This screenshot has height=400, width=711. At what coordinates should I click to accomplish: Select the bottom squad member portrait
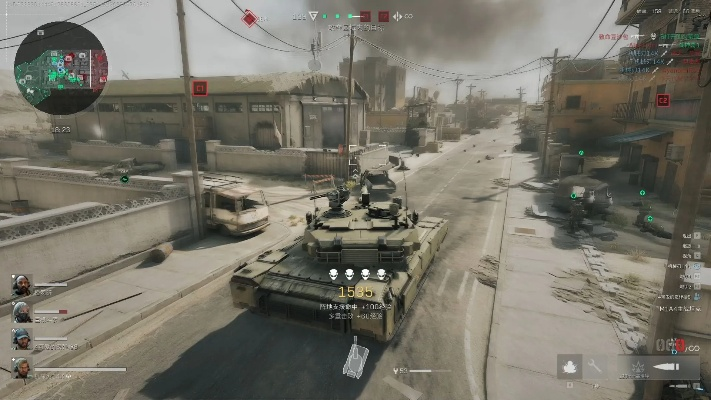[21, 367]
